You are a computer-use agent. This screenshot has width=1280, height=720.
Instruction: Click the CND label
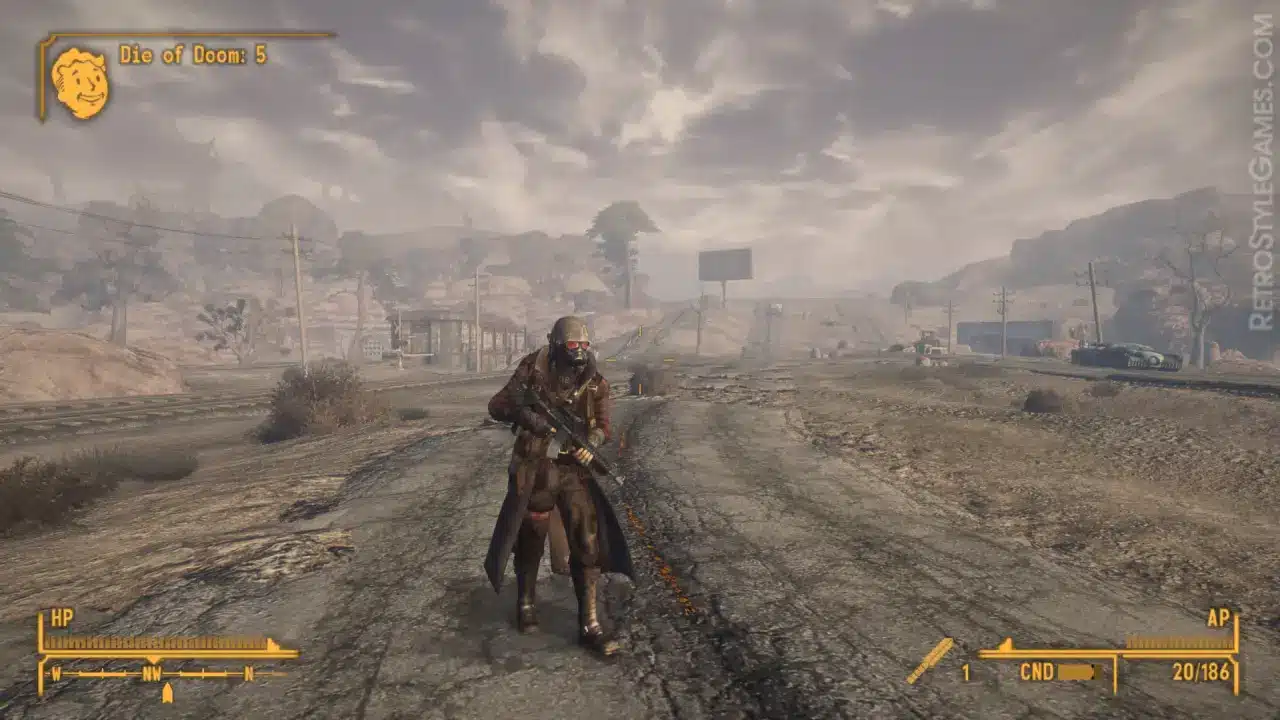pyautogui.click(x=1038, y=671)
